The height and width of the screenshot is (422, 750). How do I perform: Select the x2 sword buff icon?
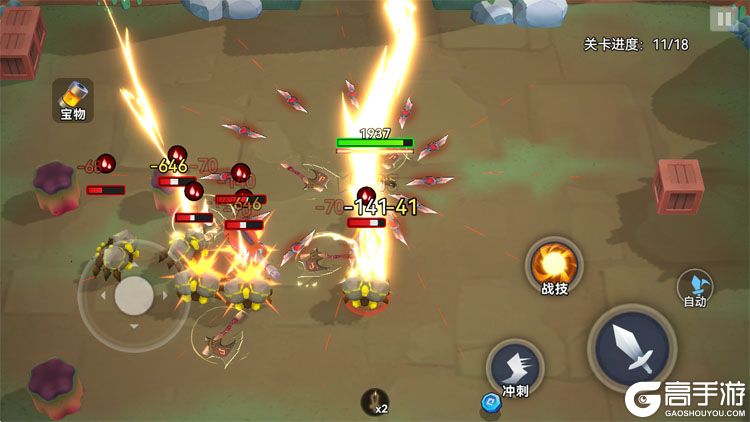click(375, 402)
